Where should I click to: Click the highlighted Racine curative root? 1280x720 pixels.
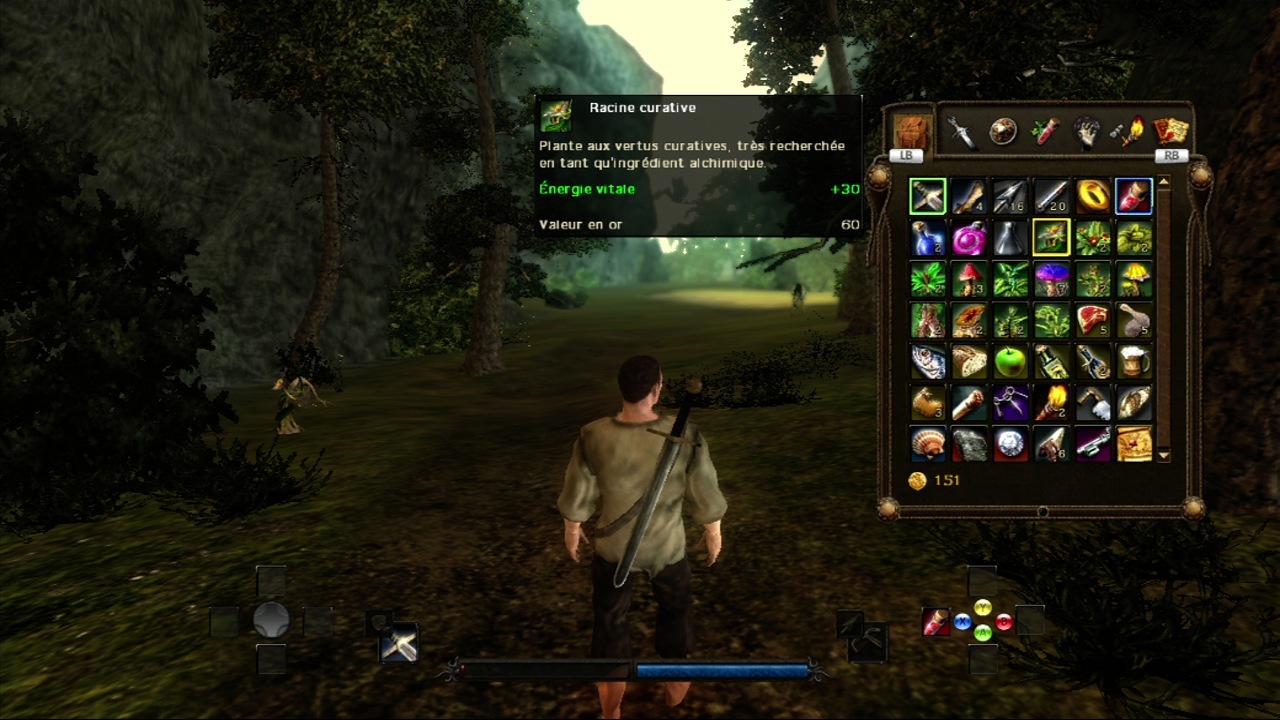click(x=1051, y=238)
